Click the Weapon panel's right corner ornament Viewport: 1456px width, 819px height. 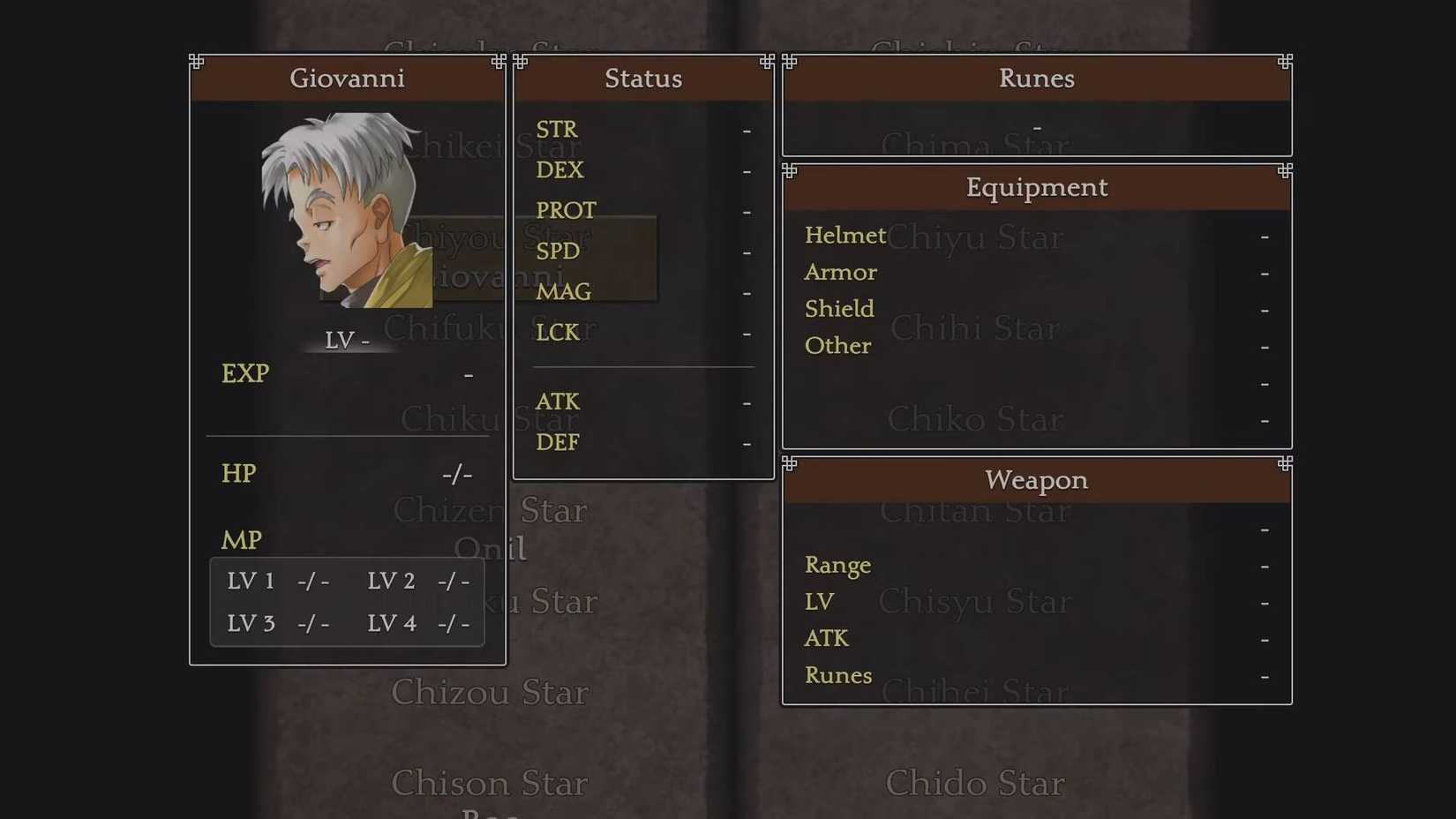pos(1285,463)
